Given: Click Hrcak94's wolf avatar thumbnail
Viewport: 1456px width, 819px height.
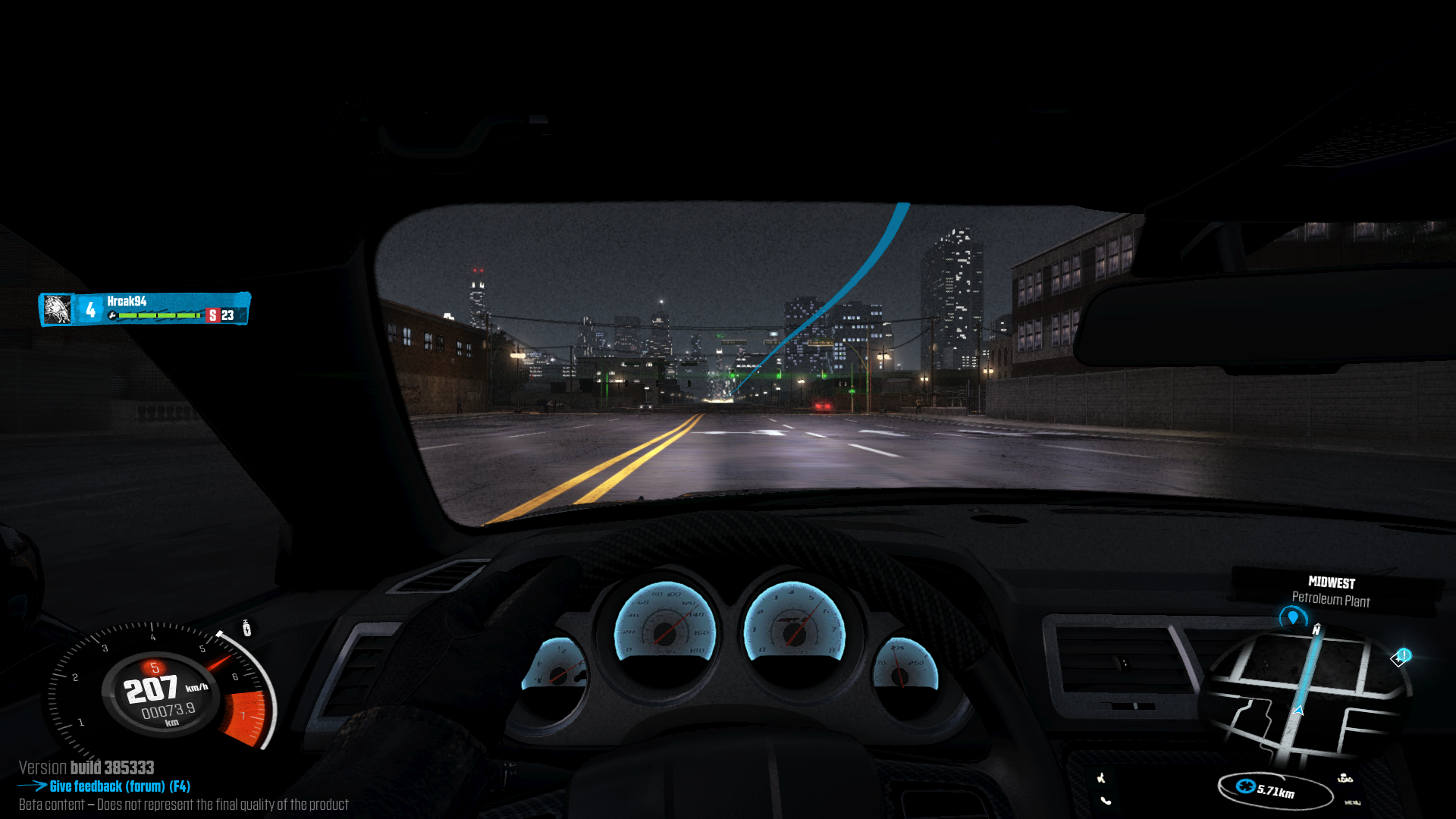Looking at the screenshot, I should [57, 309].
